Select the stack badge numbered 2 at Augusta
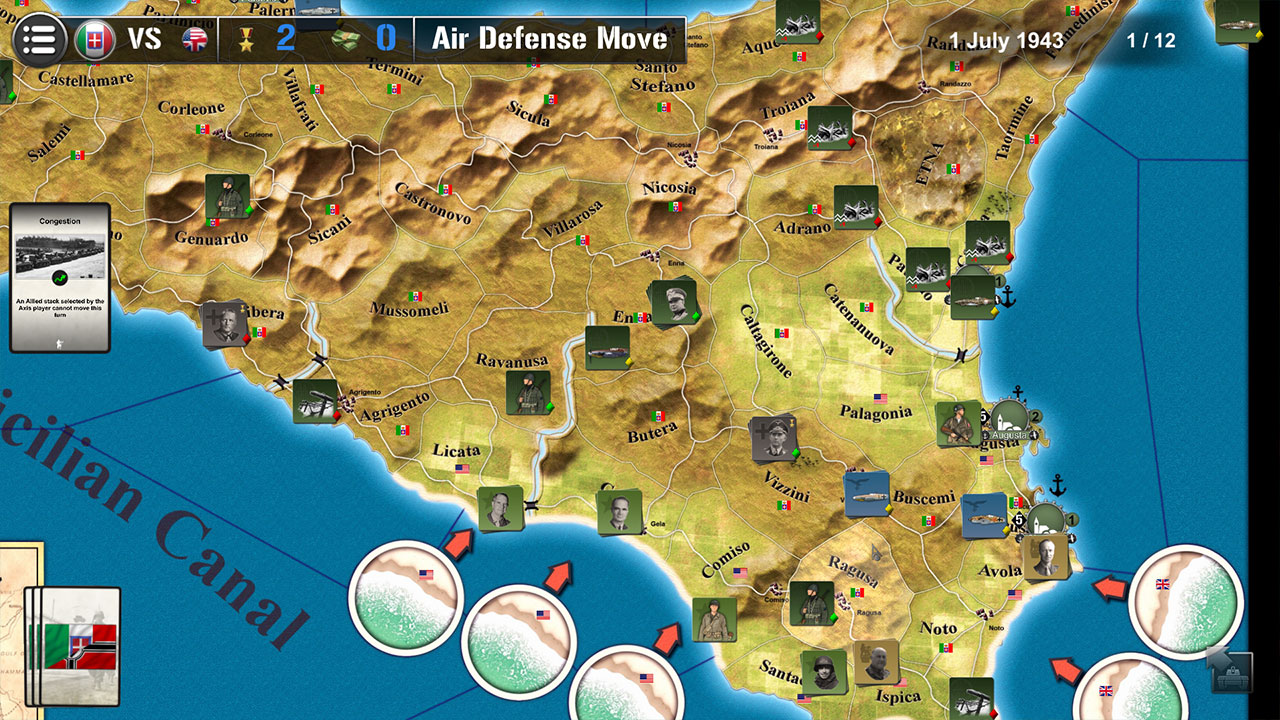 (x=1036, y=417)
